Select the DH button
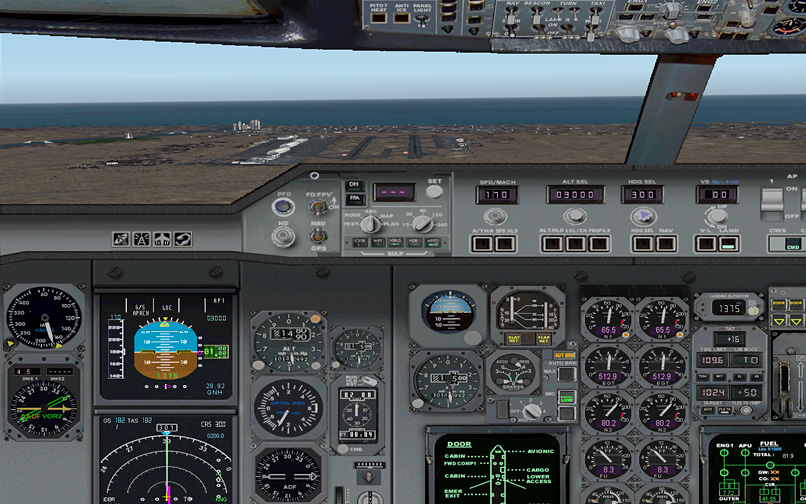Screen dimensions: 806x504 tap(354, 185)
